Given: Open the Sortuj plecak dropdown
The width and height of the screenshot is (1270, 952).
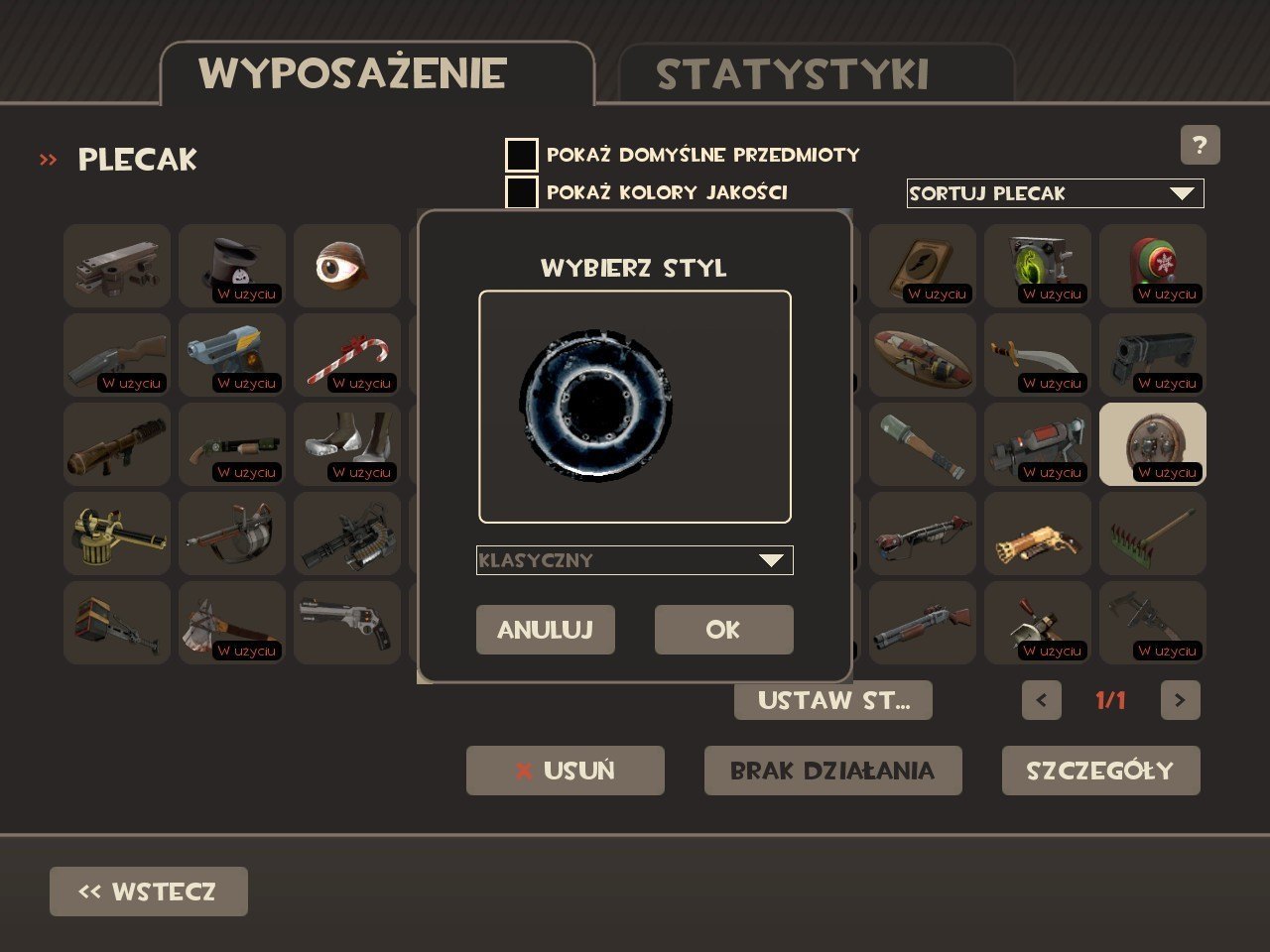Looking at the screenshot, I should 1055,193.
